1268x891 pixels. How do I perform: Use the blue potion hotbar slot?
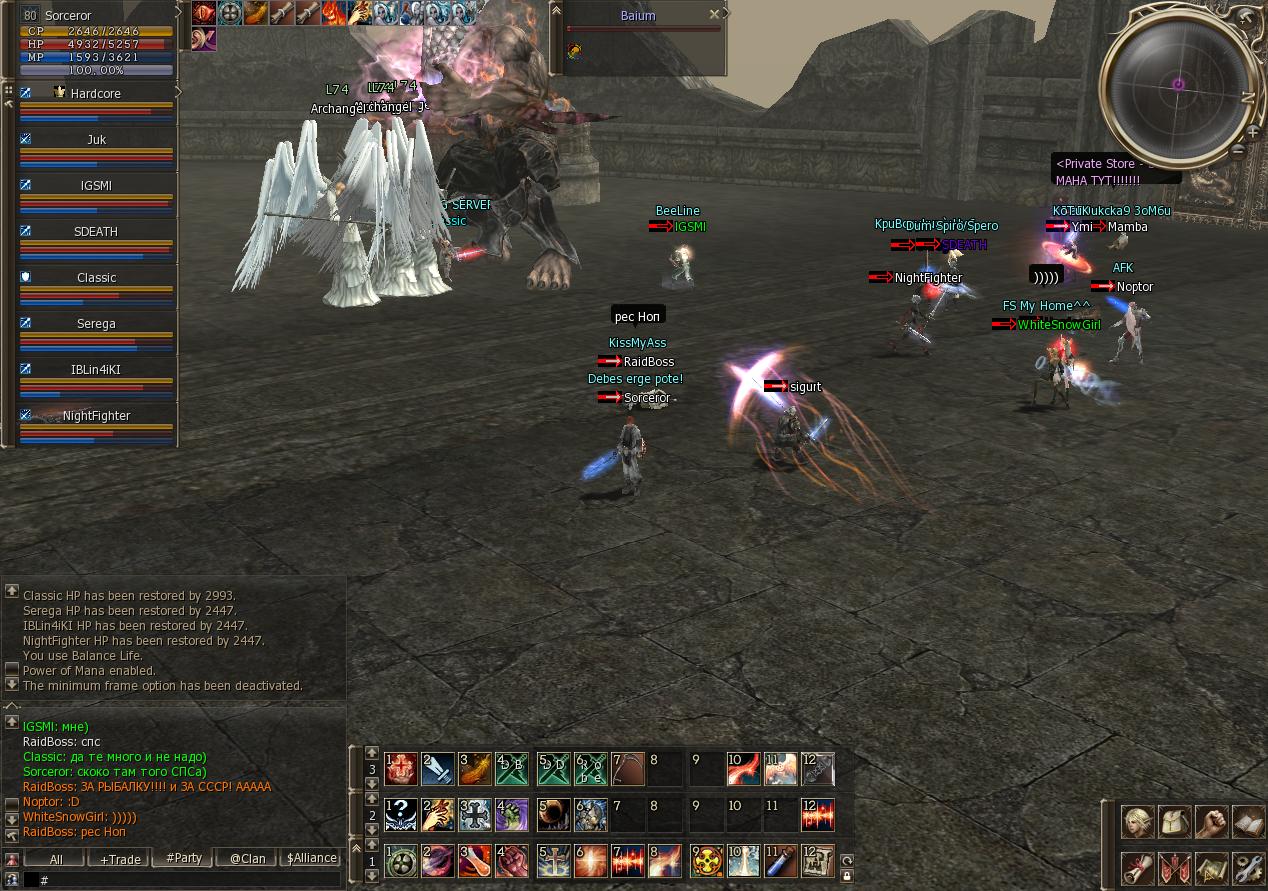tap(780, 861)
